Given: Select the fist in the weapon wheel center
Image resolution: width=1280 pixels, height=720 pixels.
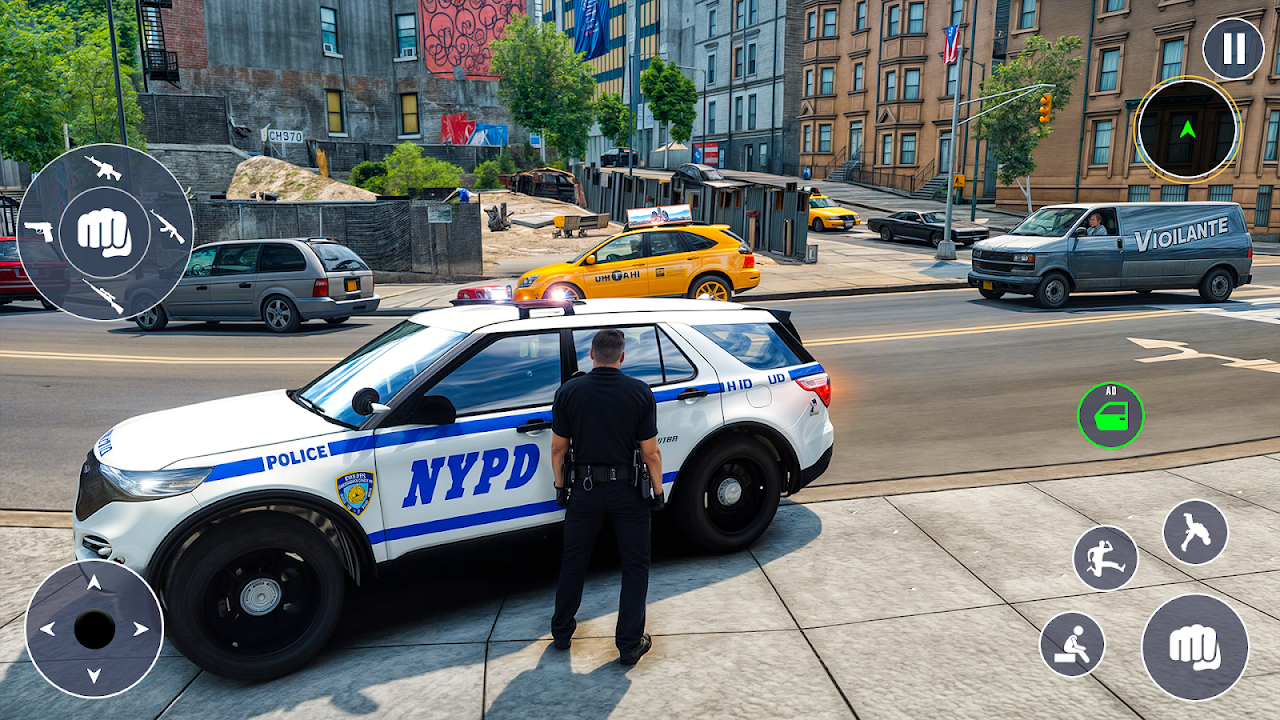Looking at the screenshot, I should coord(104,232).
